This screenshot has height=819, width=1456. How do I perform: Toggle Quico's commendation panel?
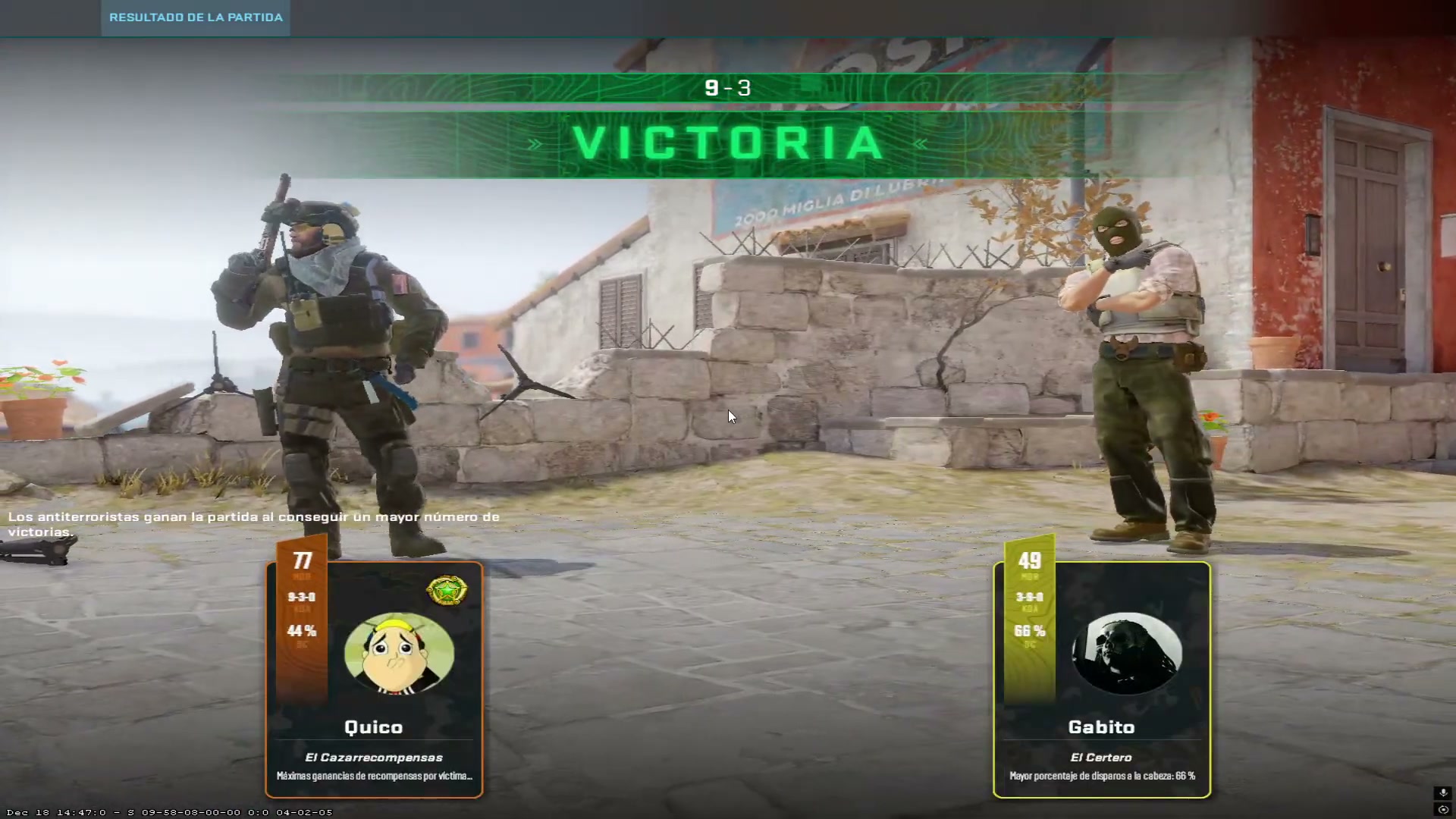[x=375, y=679]
